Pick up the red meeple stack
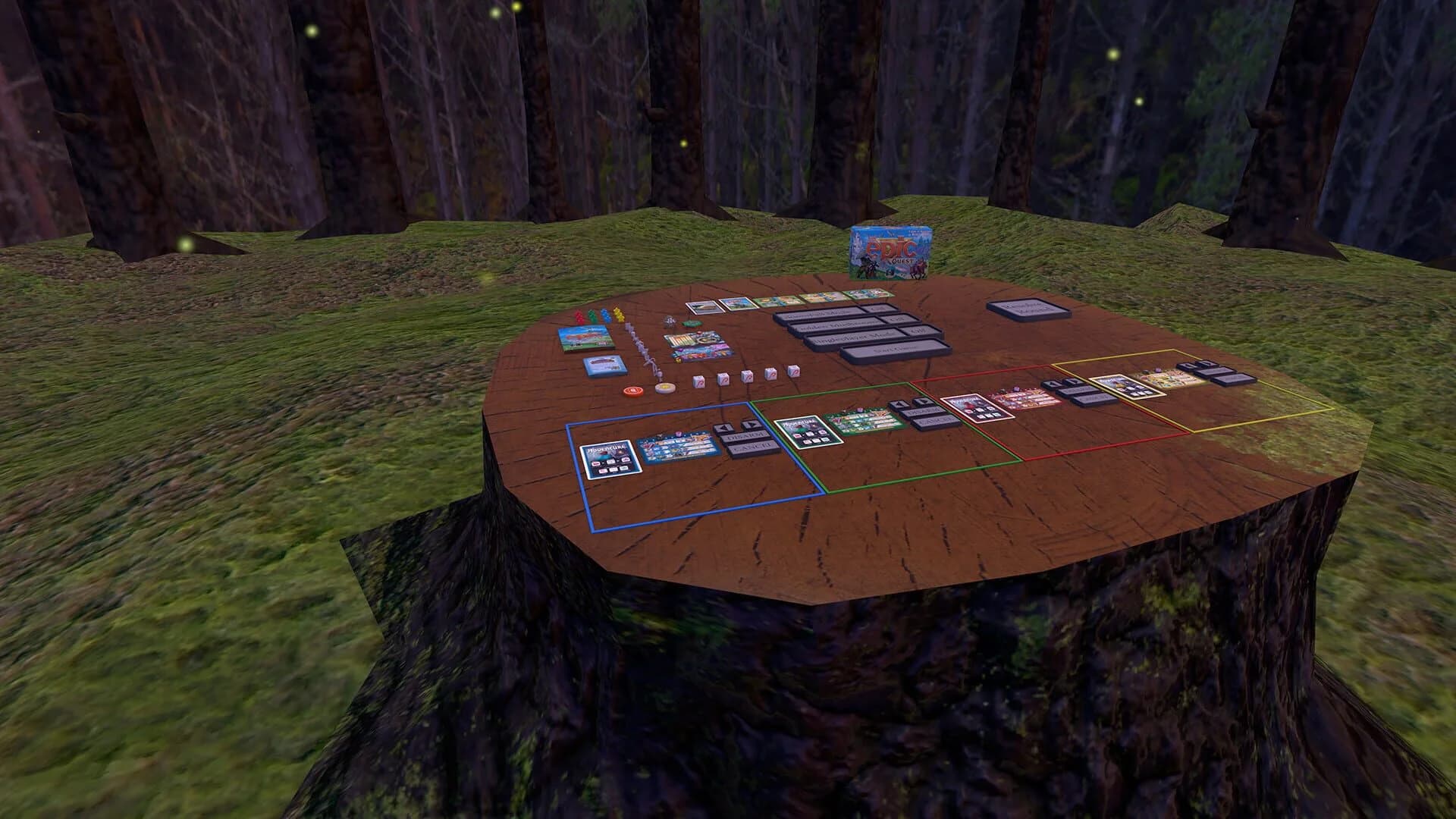Viewport: 1456px width, 819px height. [x=580, y=317]
